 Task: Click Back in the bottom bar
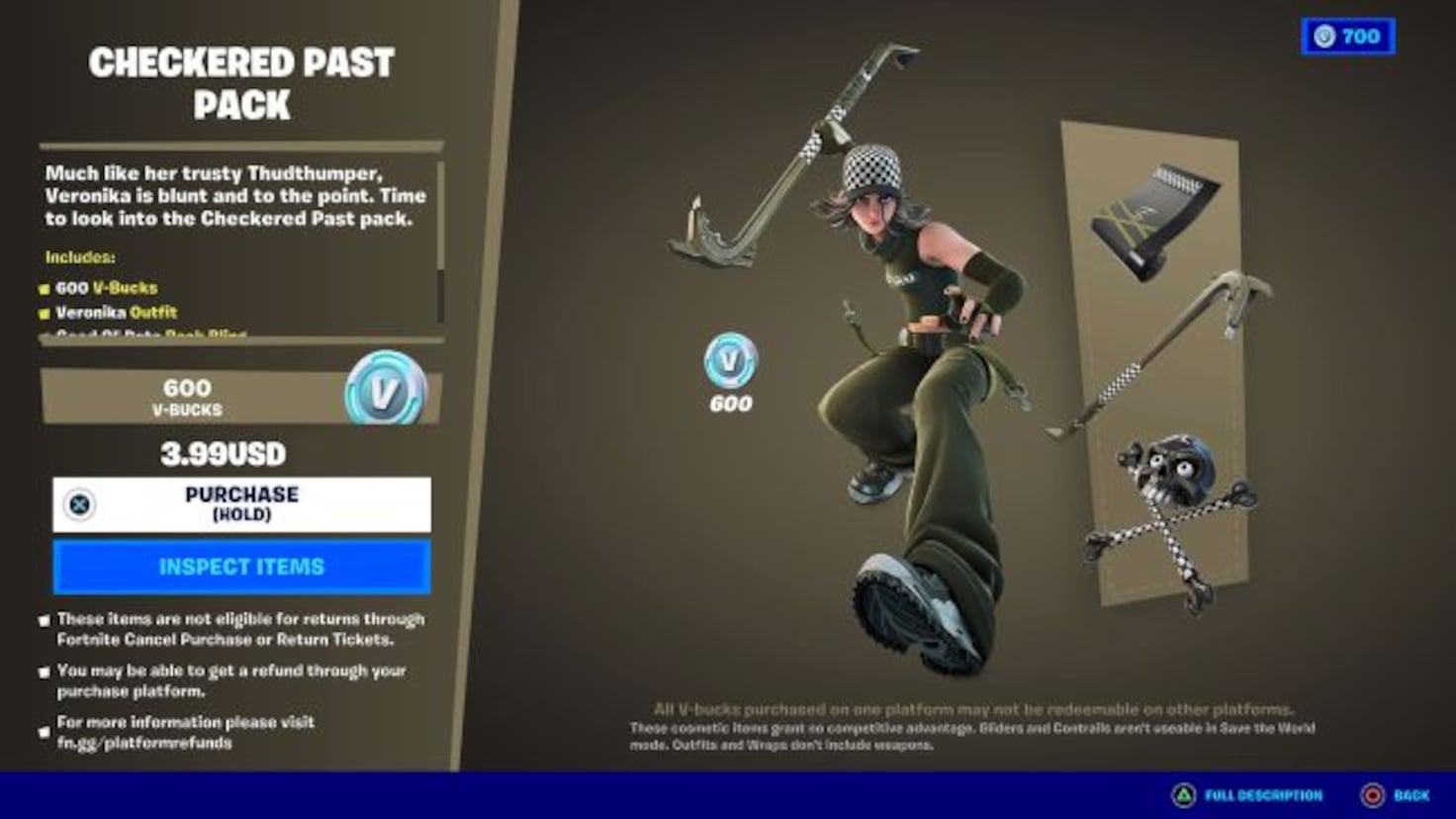click(1410, 794)
